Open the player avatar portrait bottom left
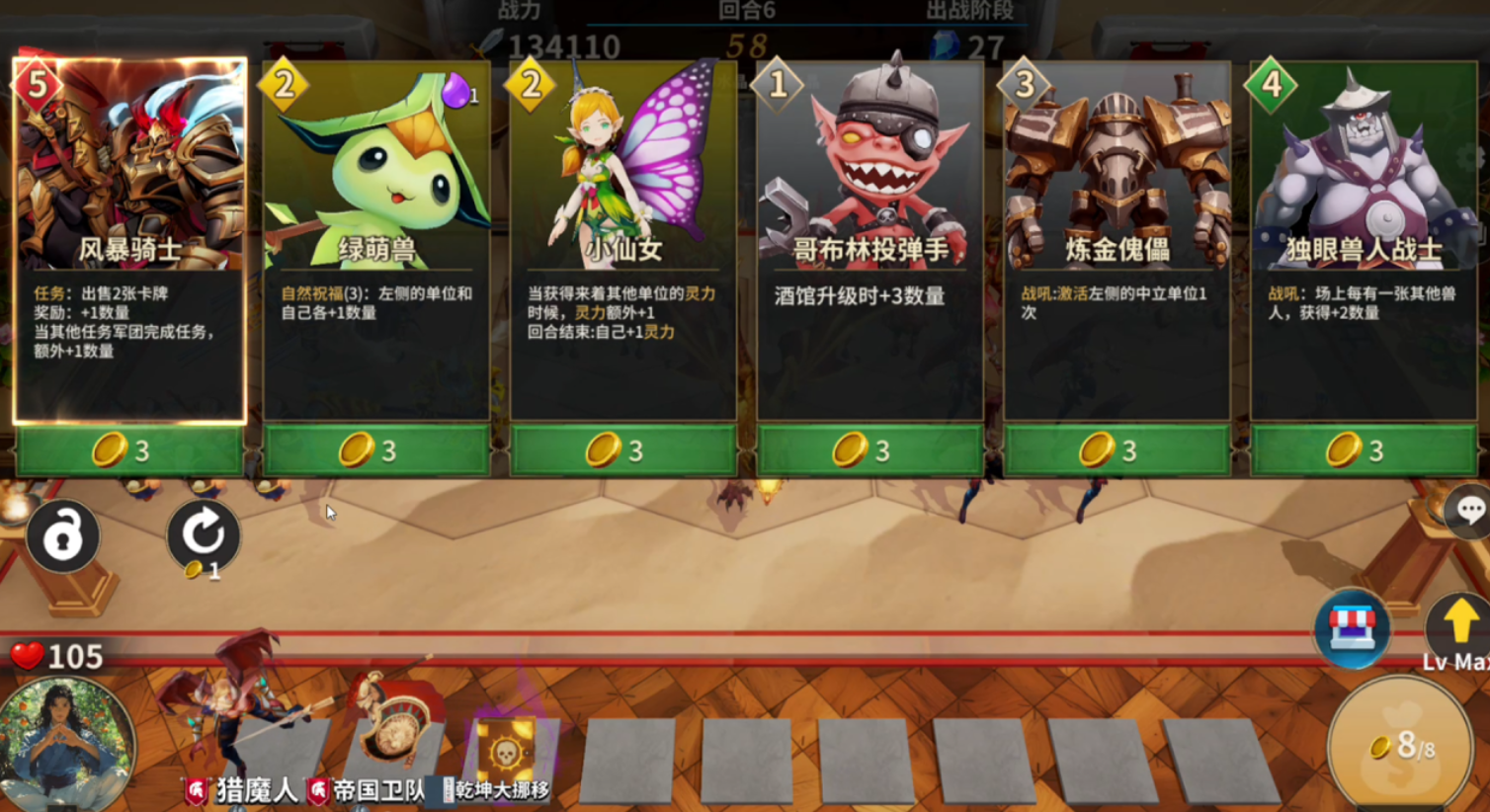 66,744
